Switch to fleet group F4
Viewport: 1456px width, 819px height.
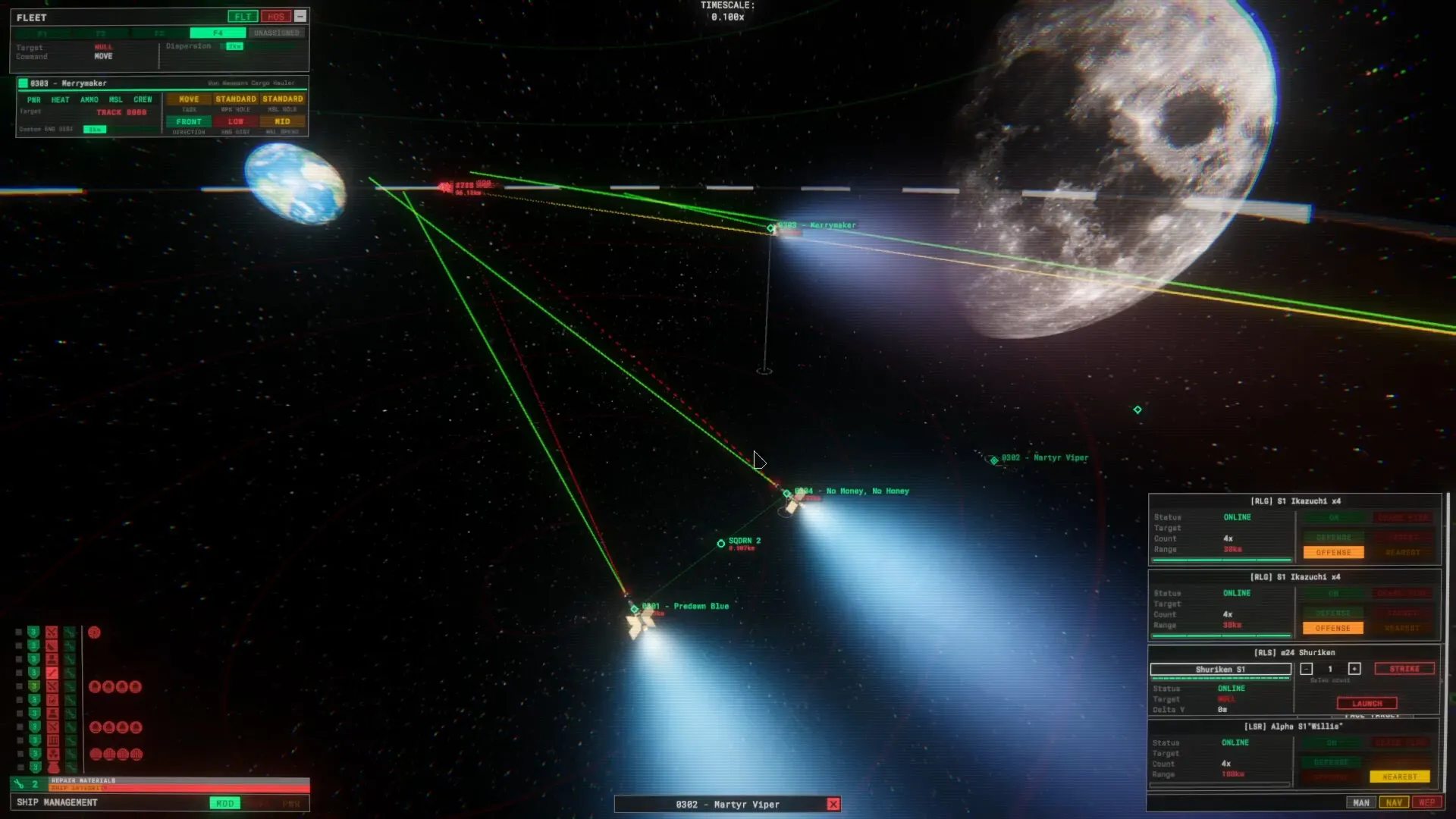pyautogui.click(x=218, y=33)
